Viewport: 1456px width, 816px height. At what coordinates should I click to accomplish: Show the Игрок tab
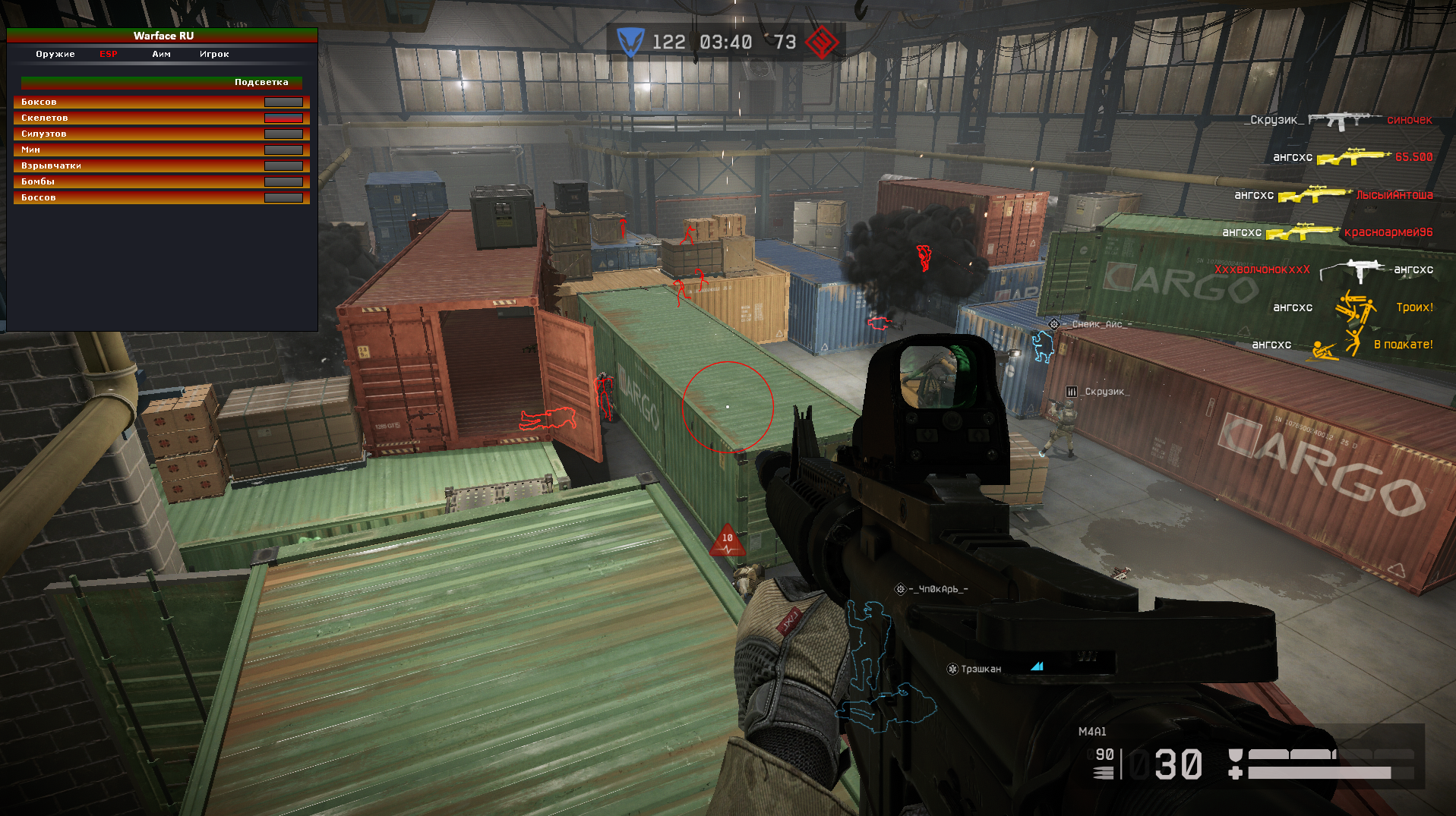click(x=214, y=54)
